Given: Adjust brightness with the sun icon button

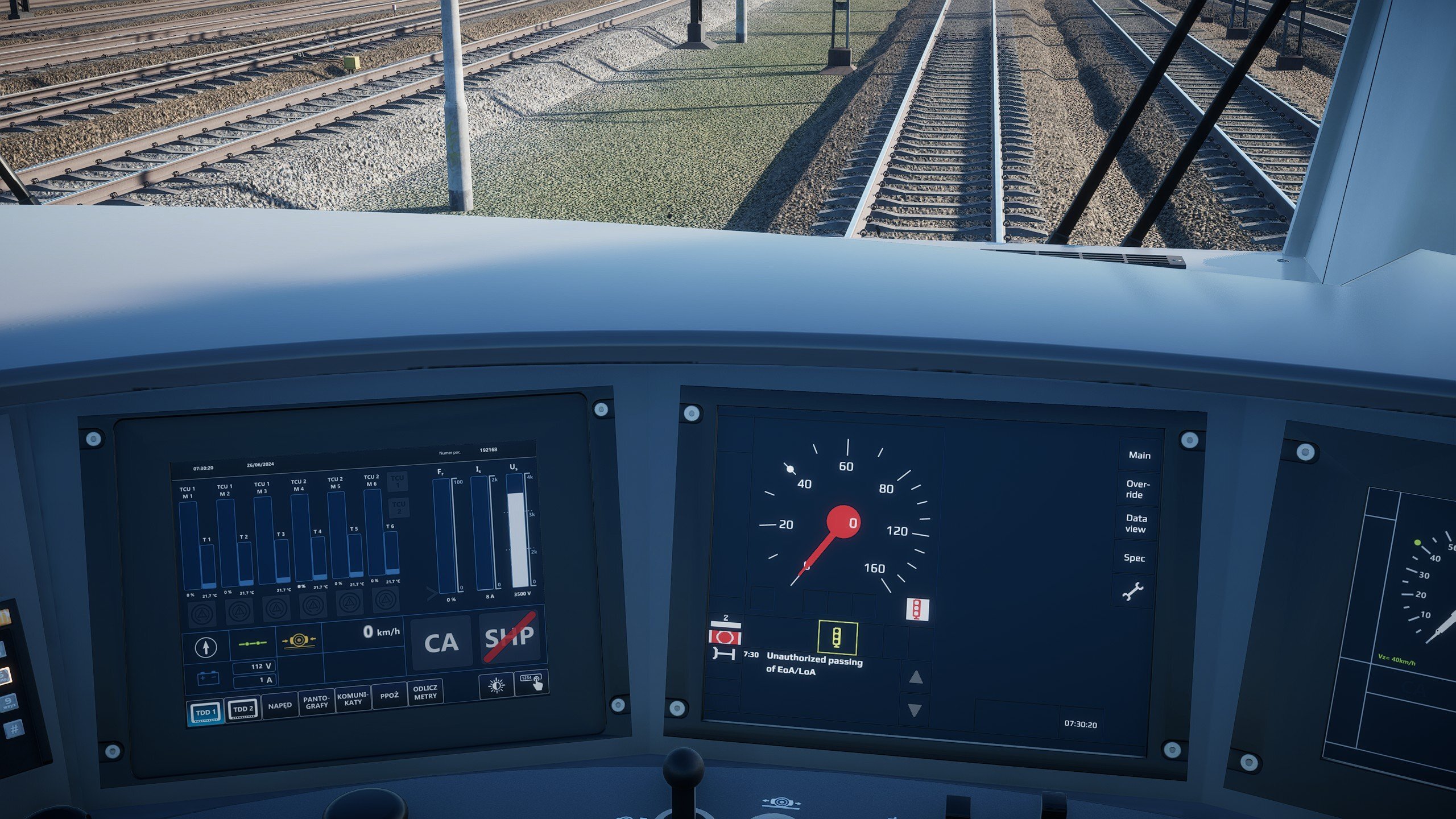Looking at the screenshot, I should click(496, 686).
